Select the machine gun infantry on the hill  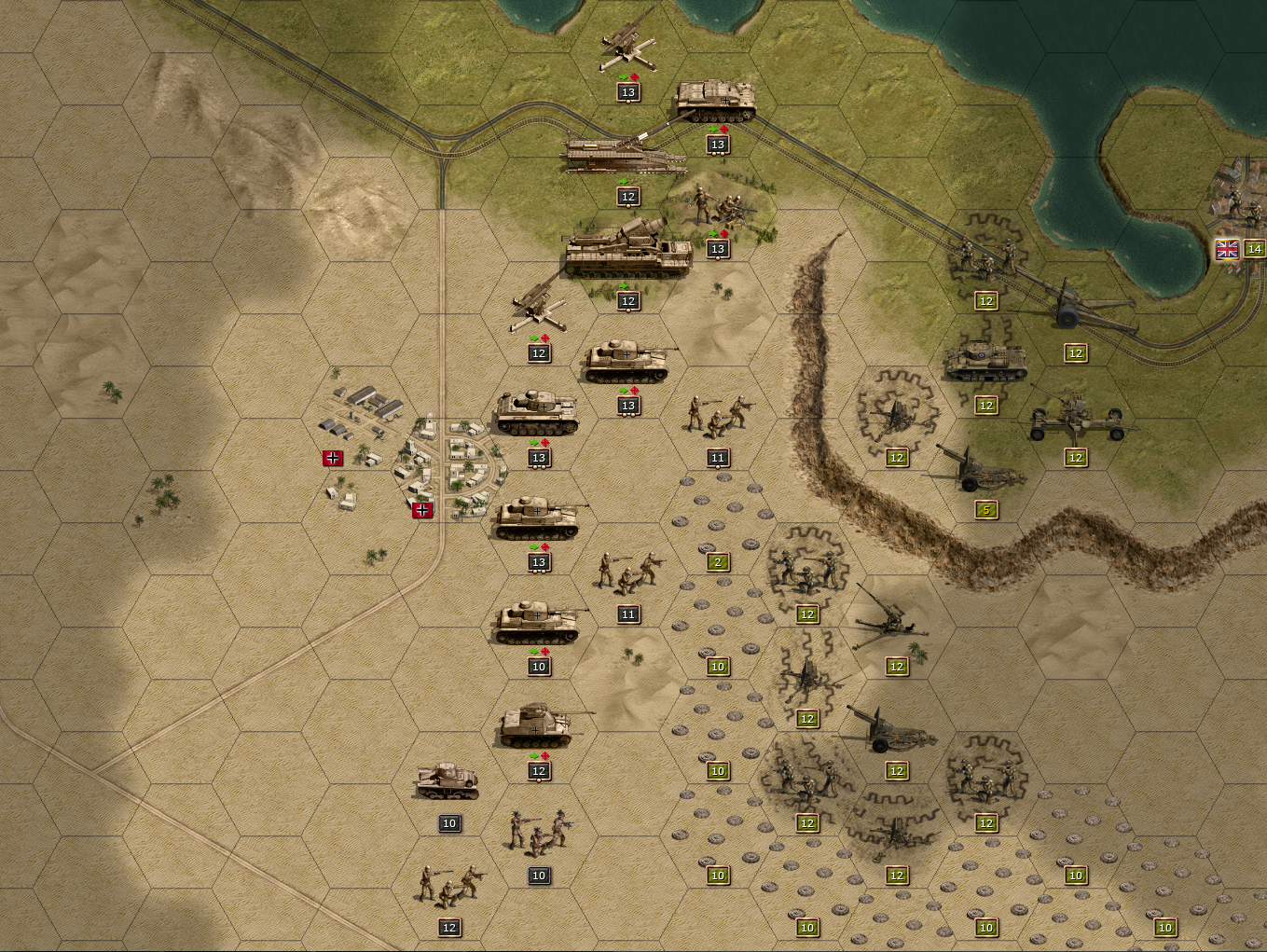tap(718, 209)
